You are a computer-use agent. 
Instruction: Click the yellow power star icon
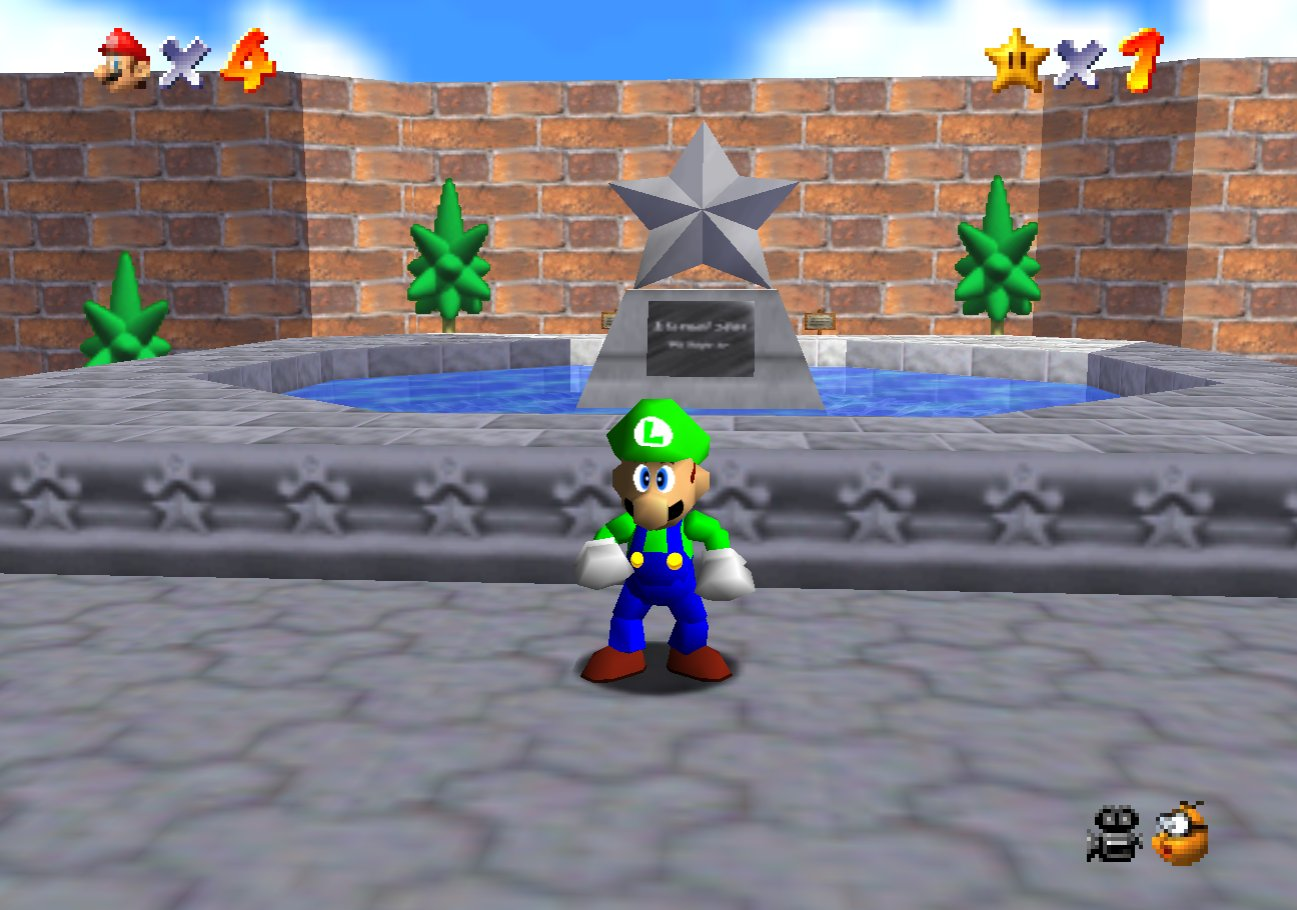tap(1015, 61)
